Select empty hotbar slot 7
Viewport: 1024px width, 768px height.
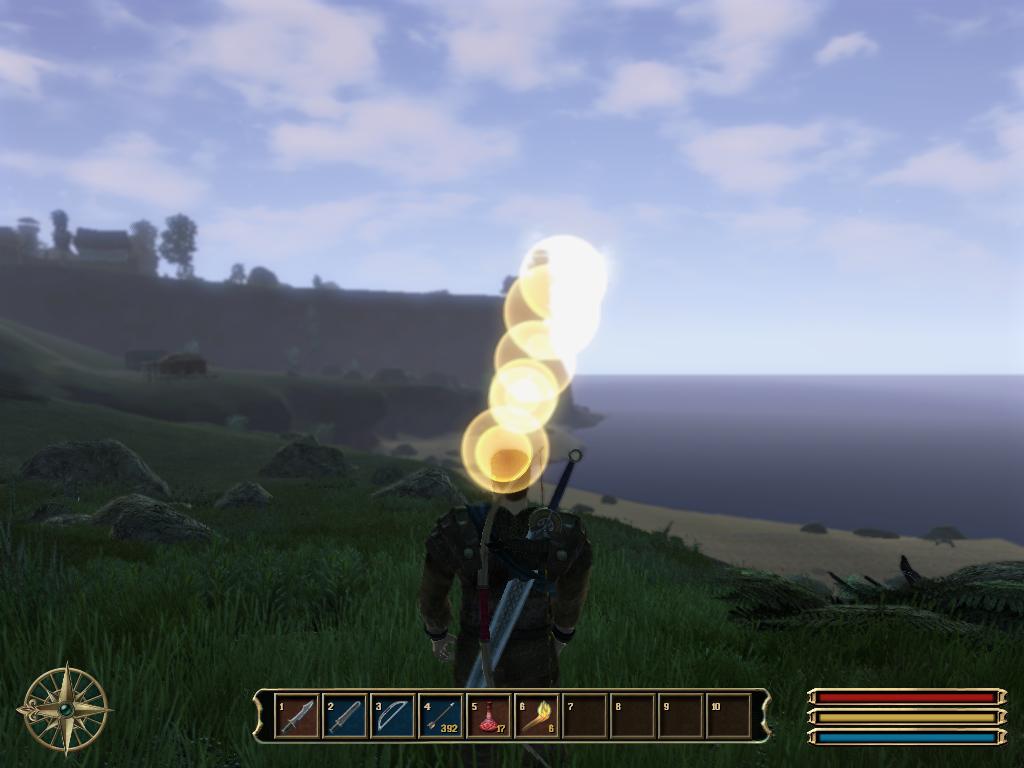[x=585, y=716]
